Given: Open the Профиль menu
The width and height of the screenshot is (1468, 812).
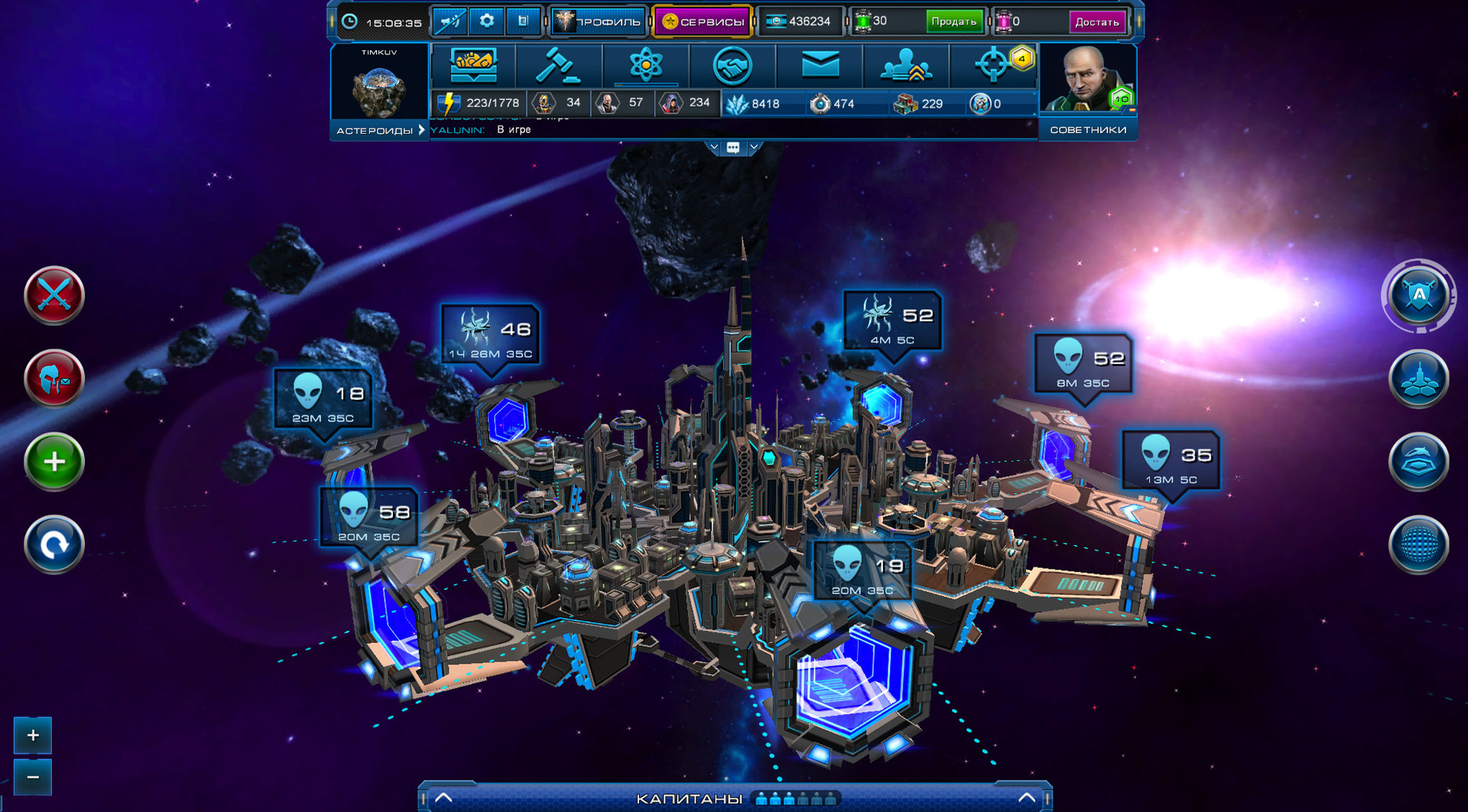Looking at the screenshot, I should tap(599, 21).
